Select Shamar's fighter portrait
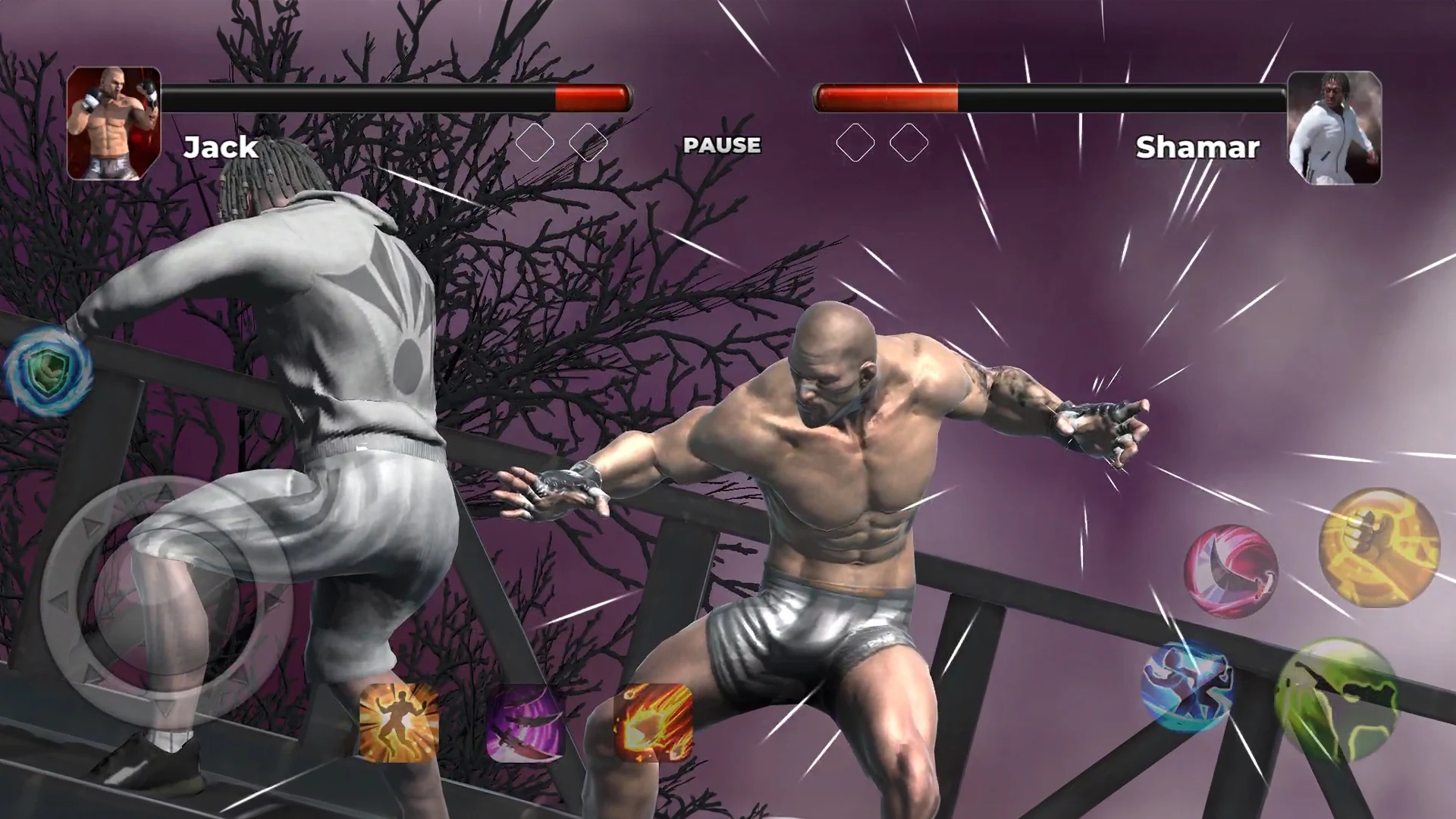The image size is (1456, 819). [x=1335, y=127]
